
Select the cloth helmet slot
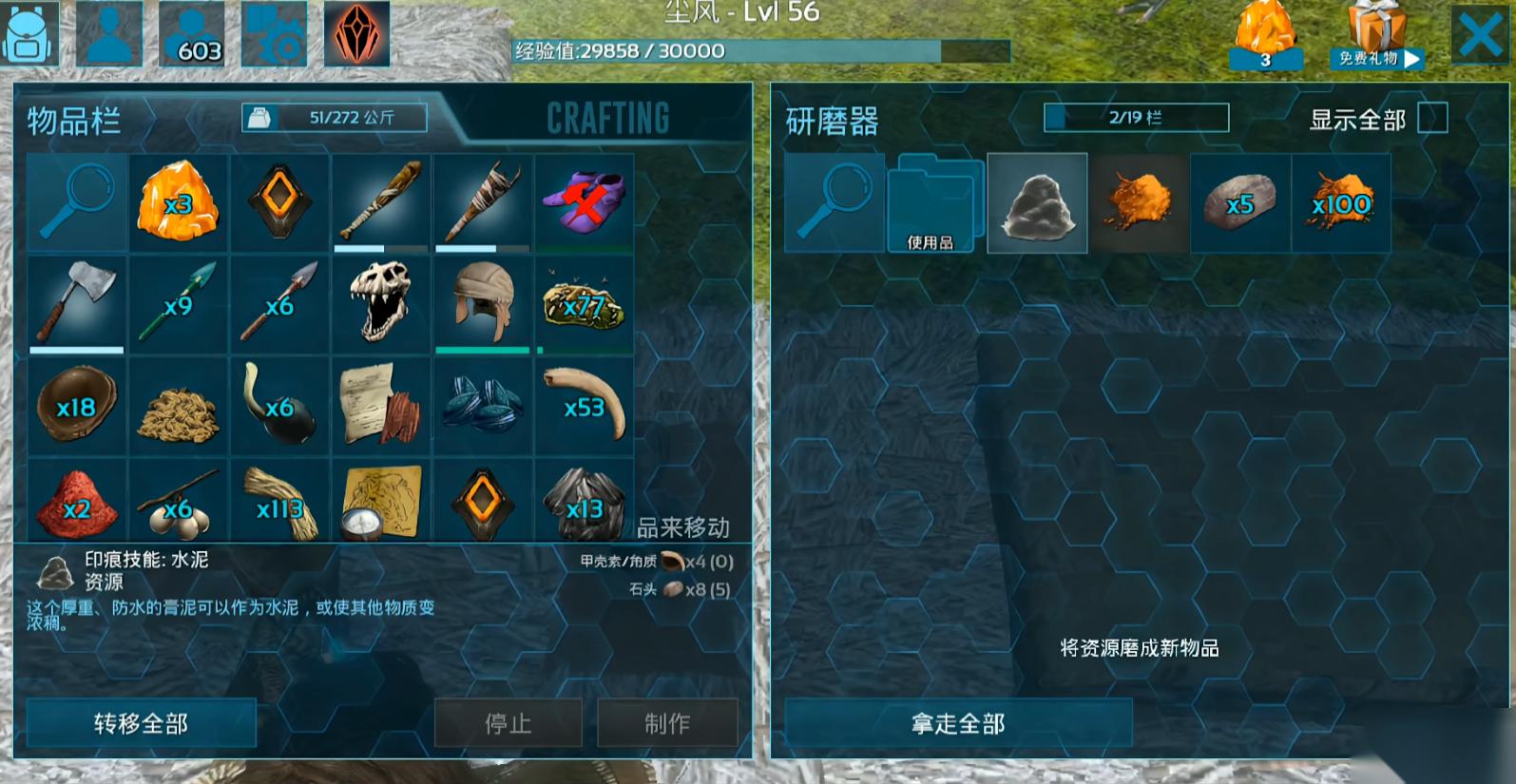pyautogui.click(x=483, y=303)
